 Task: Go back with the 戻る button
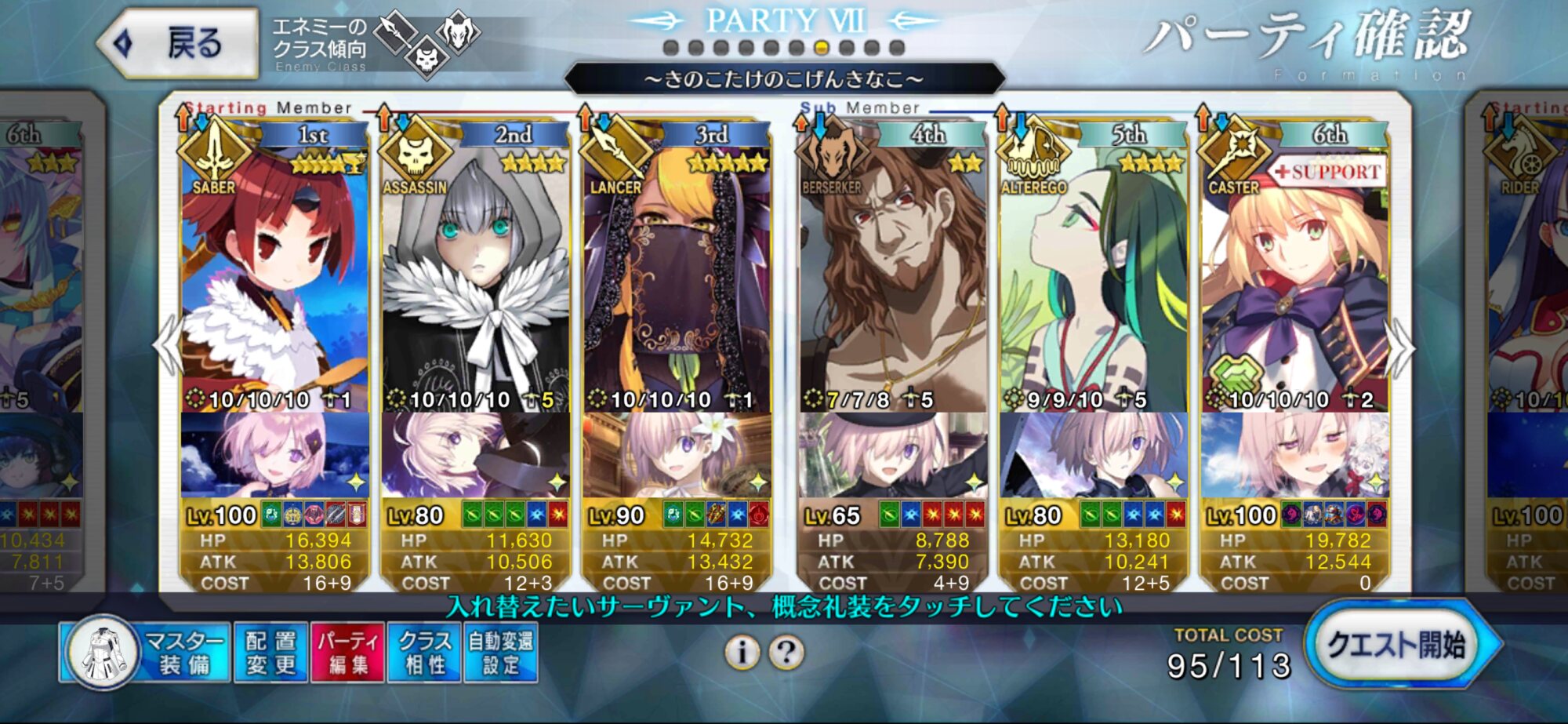pos(180,43)
